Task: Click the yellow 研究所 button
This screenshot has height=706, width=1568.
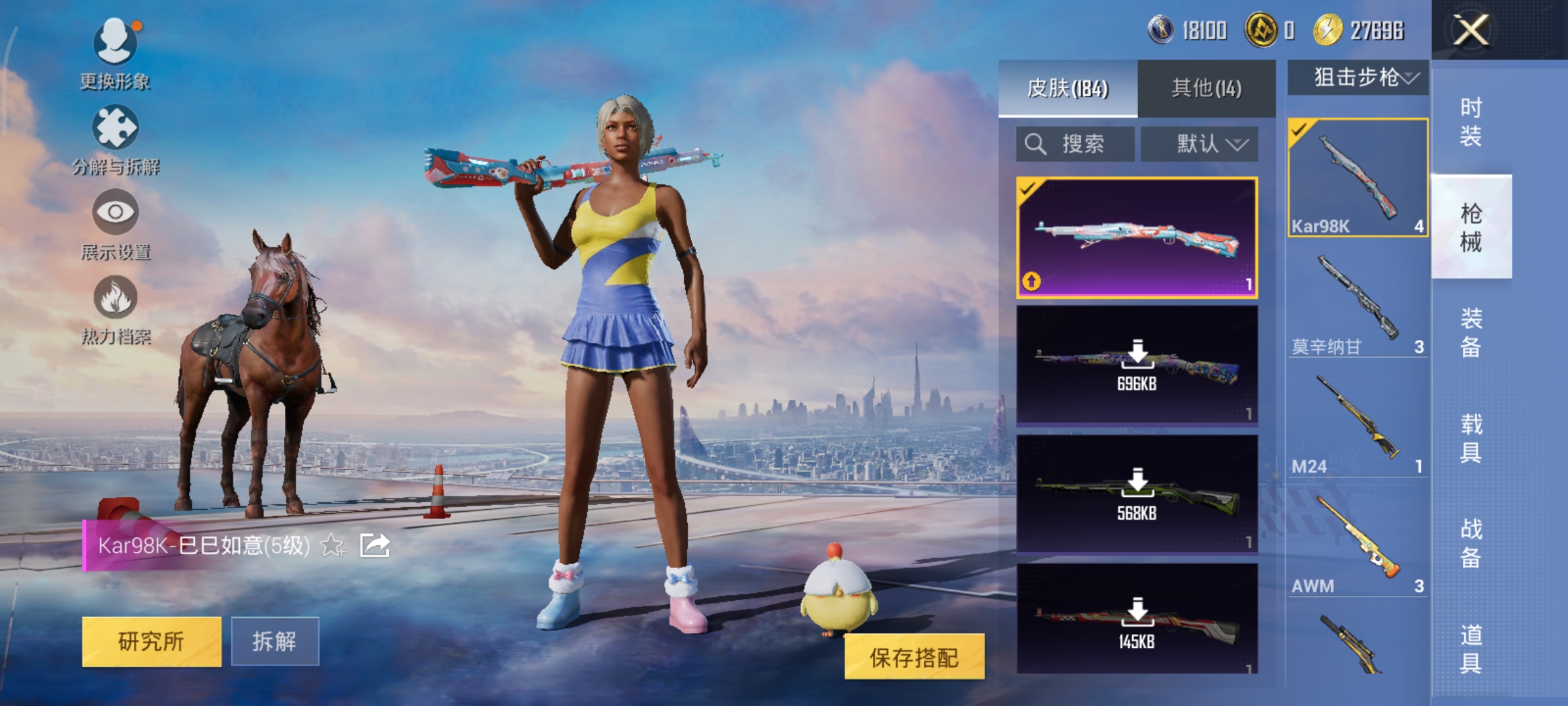Action: 152,641
